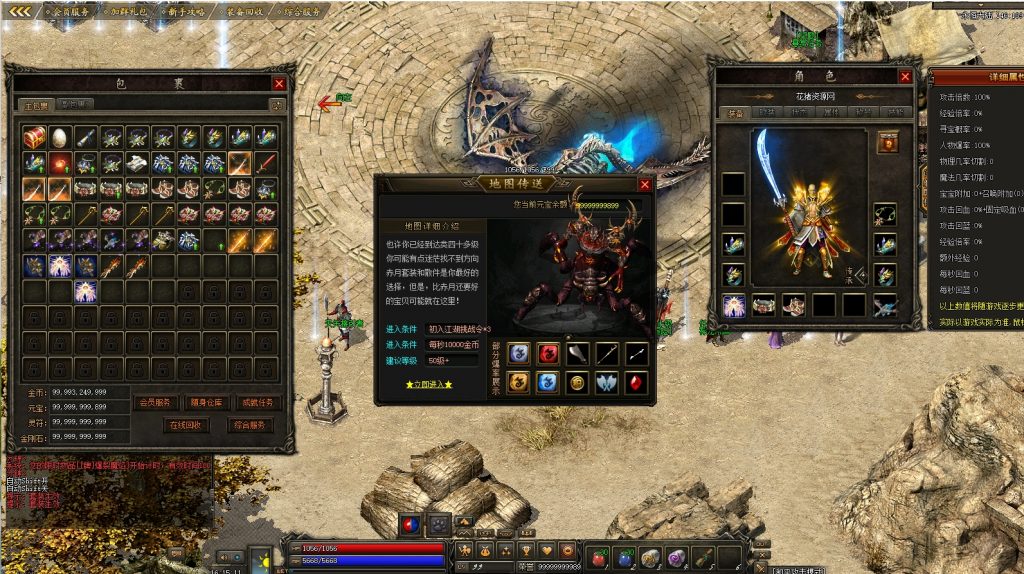The width and height of the screenshot is (1024, 574).
Task: Click the 成就任务 button in the bag
Action: [x=256, y=402]
